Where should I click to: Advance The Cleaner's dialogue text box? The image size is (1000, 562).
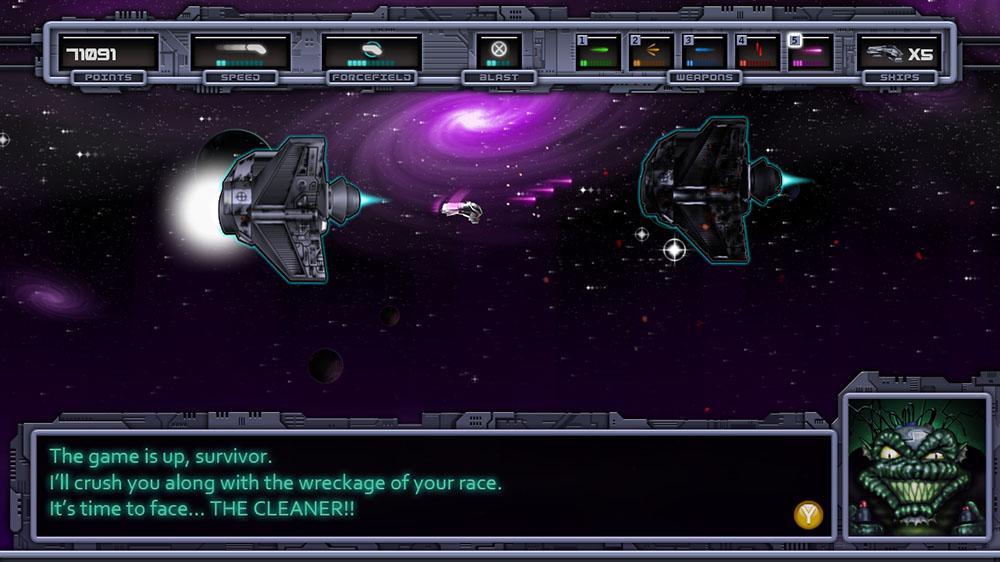pos(809,515)
